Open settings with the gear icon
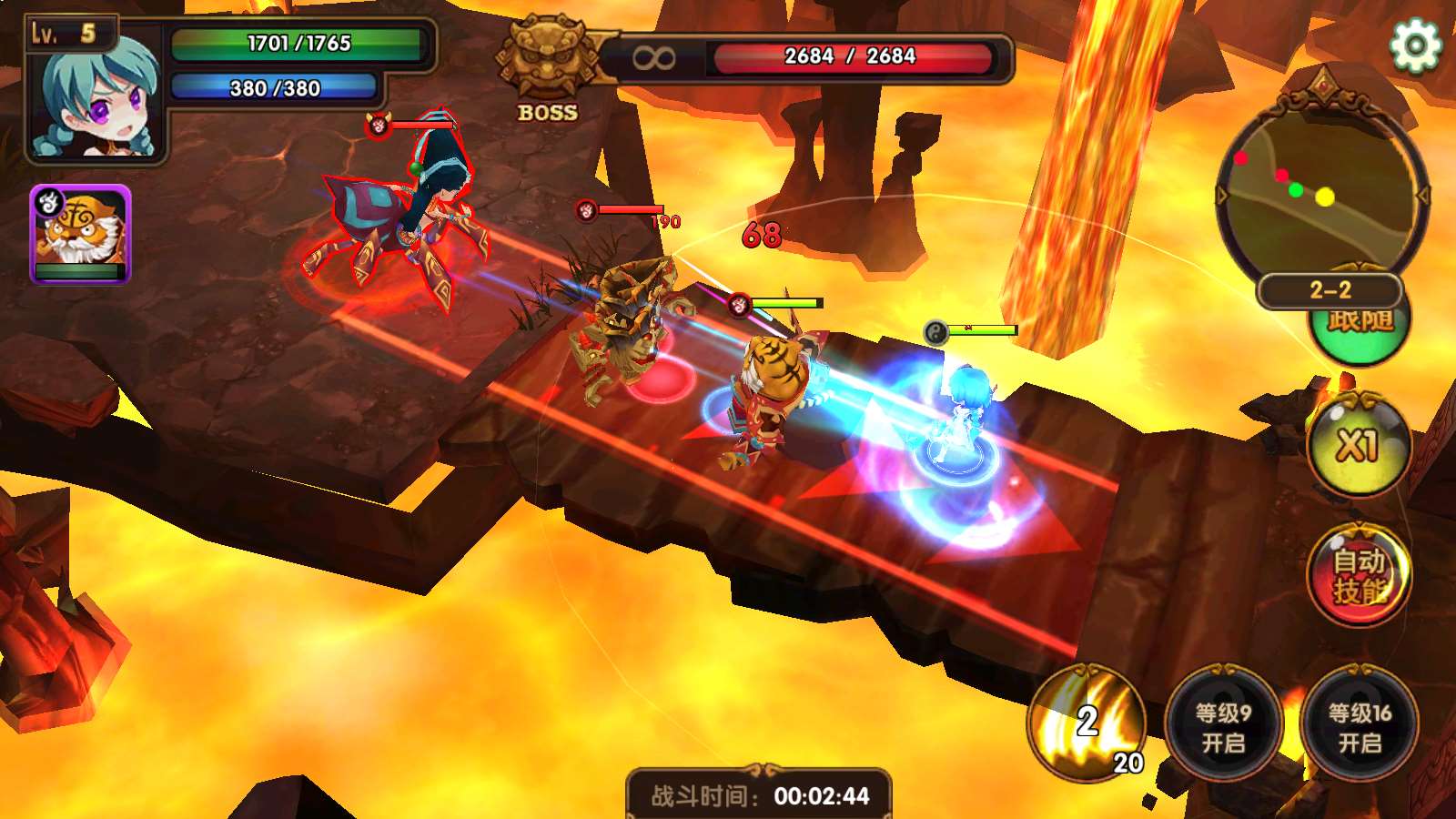This screenshot has height=819, width=1456. coord(1415,45)
